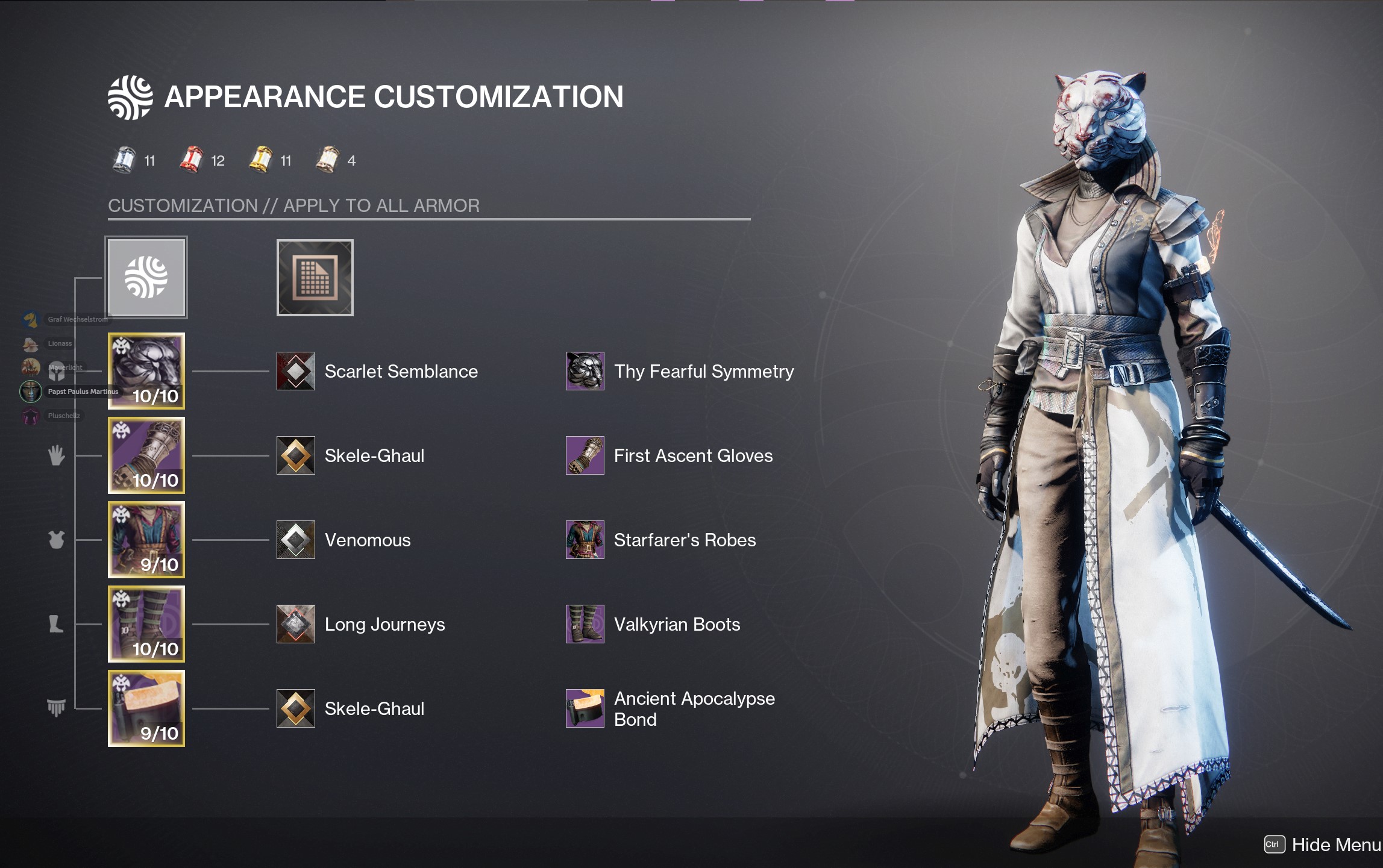Pick the bond class item slot

pyautogui.click(x=146, y=708)
